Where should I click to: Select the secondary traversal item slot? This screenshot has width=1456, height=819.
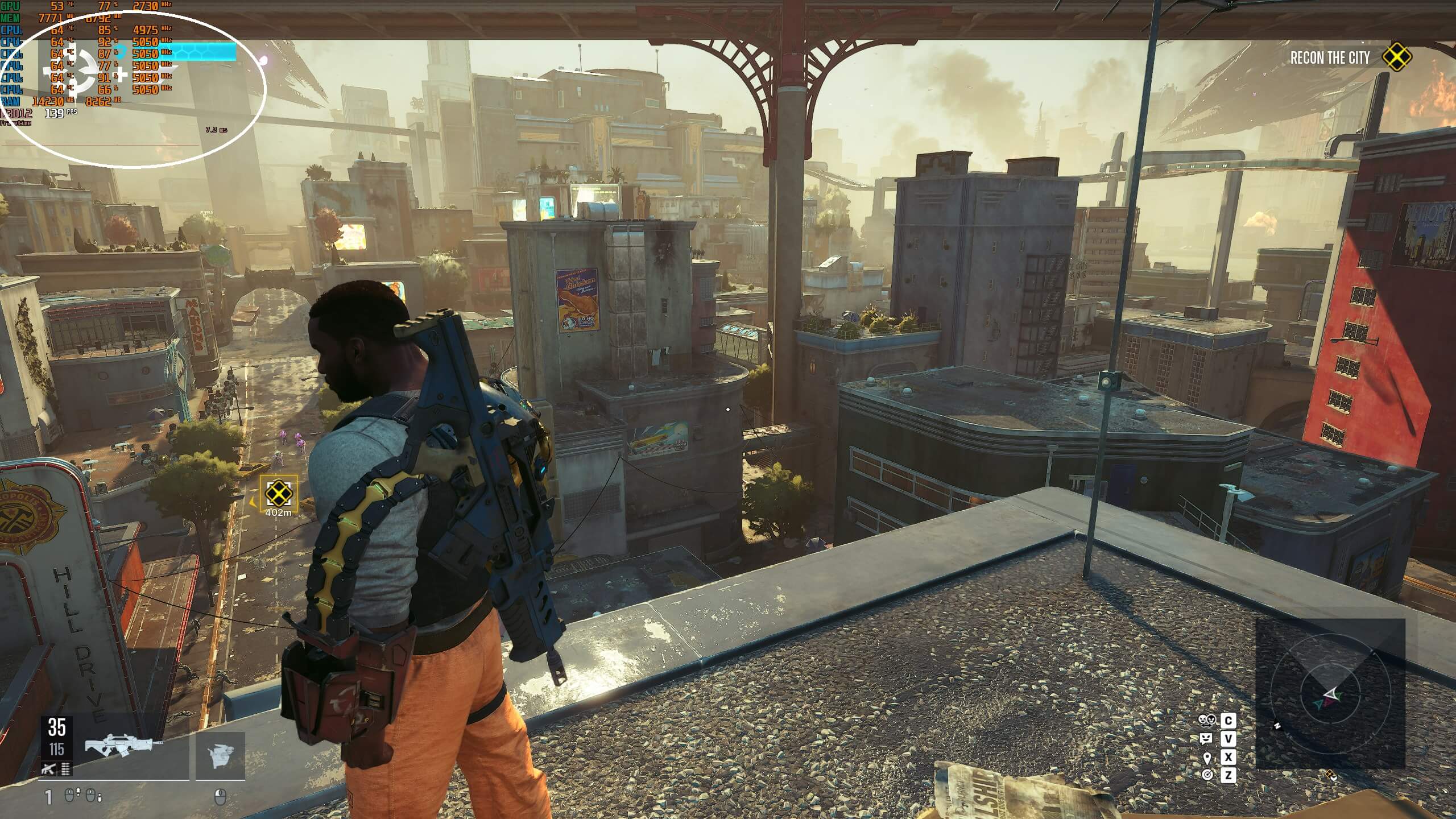click(221, 756)
